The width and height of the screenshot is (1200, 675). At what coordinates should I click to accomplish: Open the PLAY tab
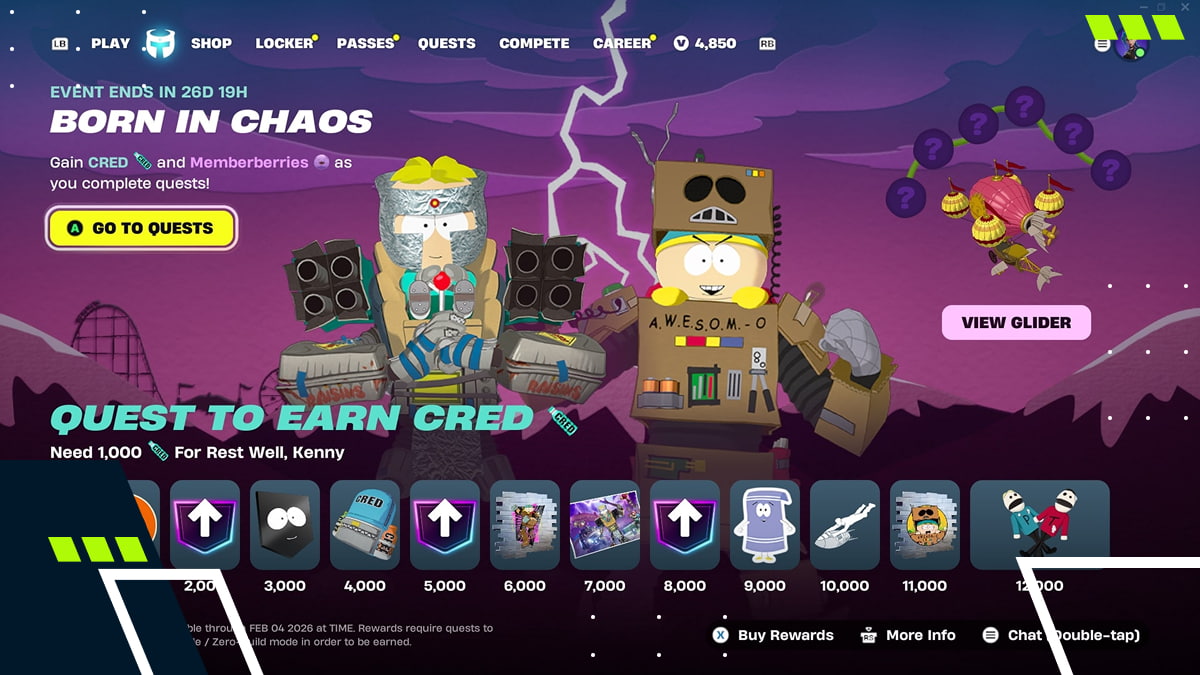[x=110, y=43]
